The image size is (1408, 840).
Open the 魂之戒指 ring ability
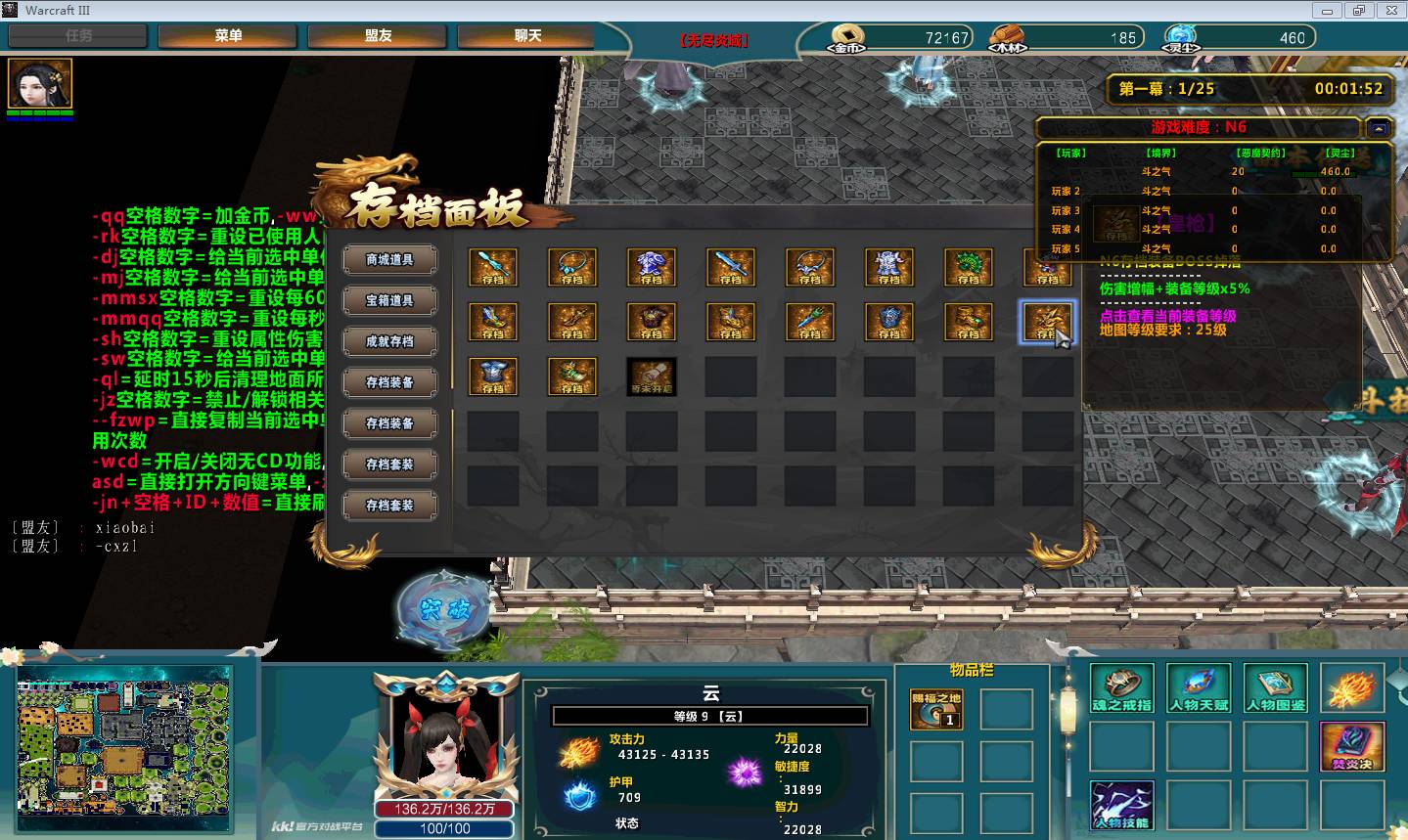click(x=1121, y=688)
